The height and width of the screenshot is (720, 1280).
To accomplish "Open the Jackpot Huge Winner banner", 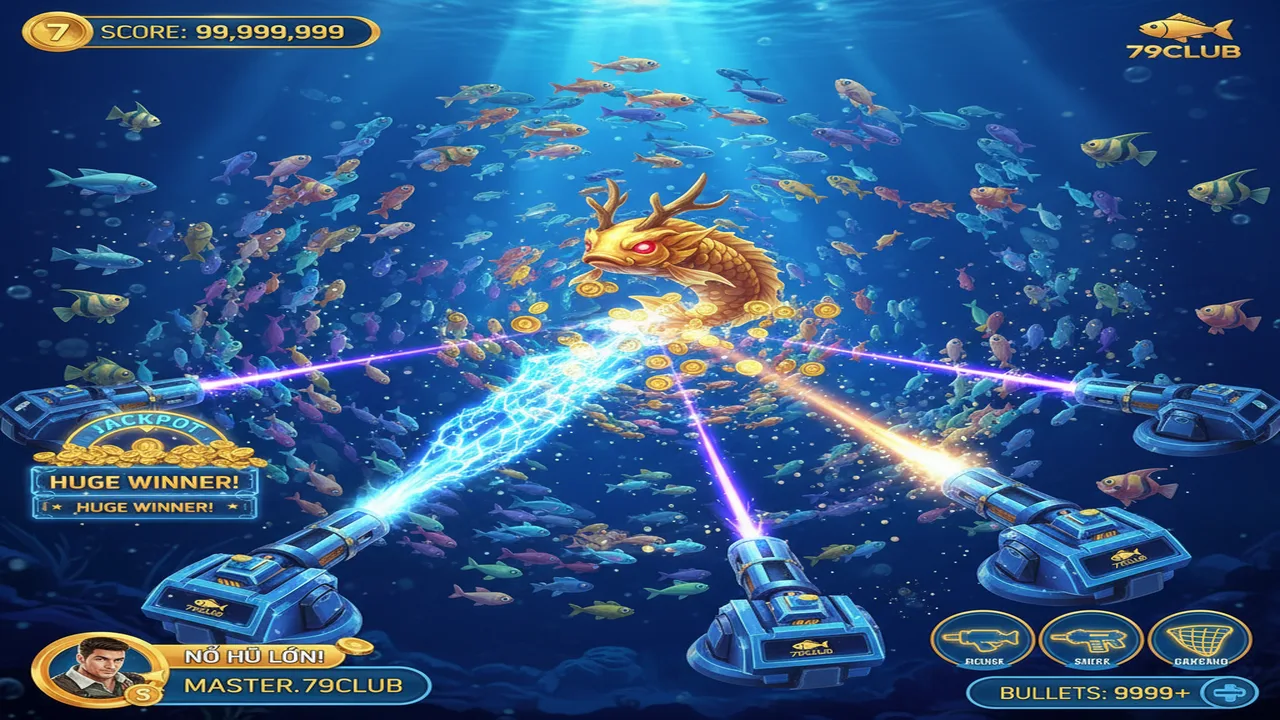I will (144, 482).
